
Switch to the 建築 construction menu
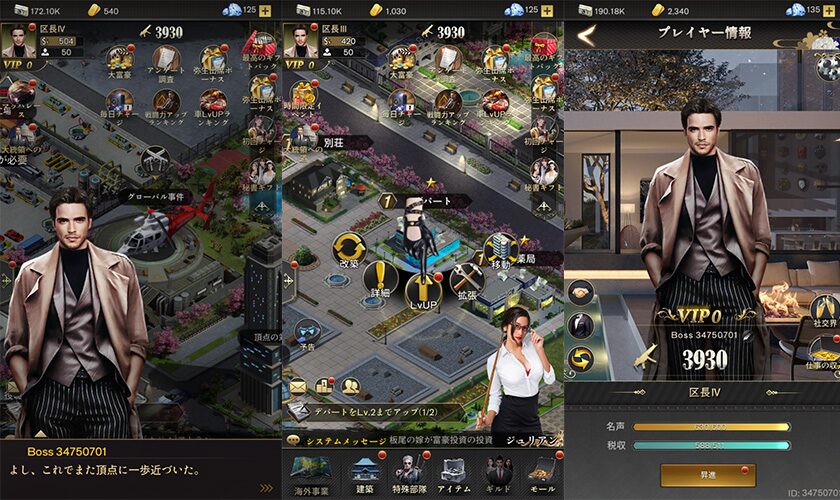[x=361, y=472]
